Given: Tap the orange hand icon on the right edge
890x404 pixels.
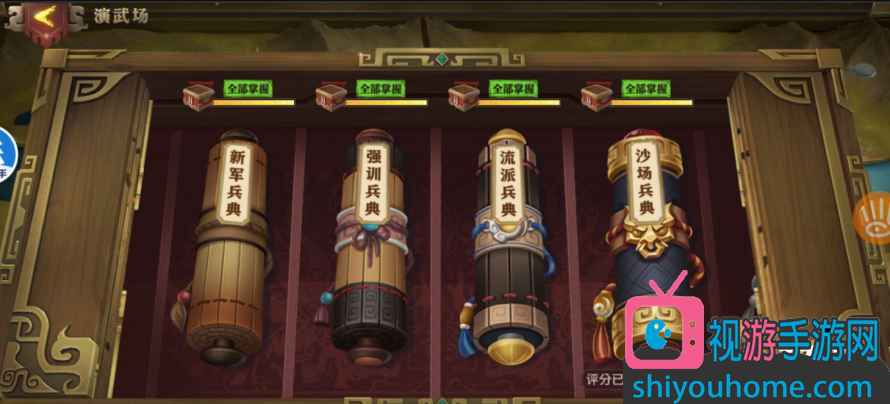Looking at the screenshot, I should [872, 217].
